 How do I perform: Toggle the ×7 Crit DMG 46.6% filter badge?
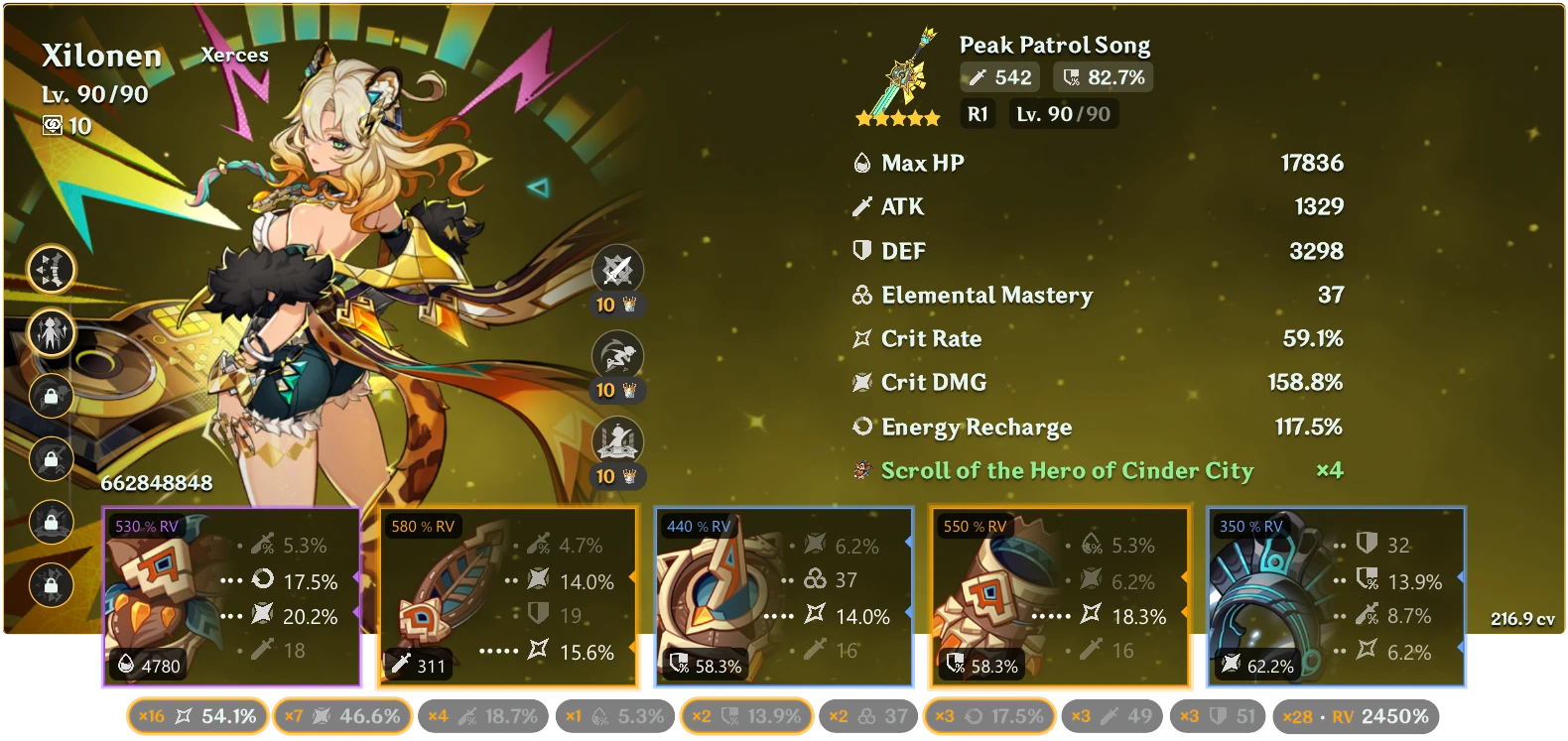342,715
